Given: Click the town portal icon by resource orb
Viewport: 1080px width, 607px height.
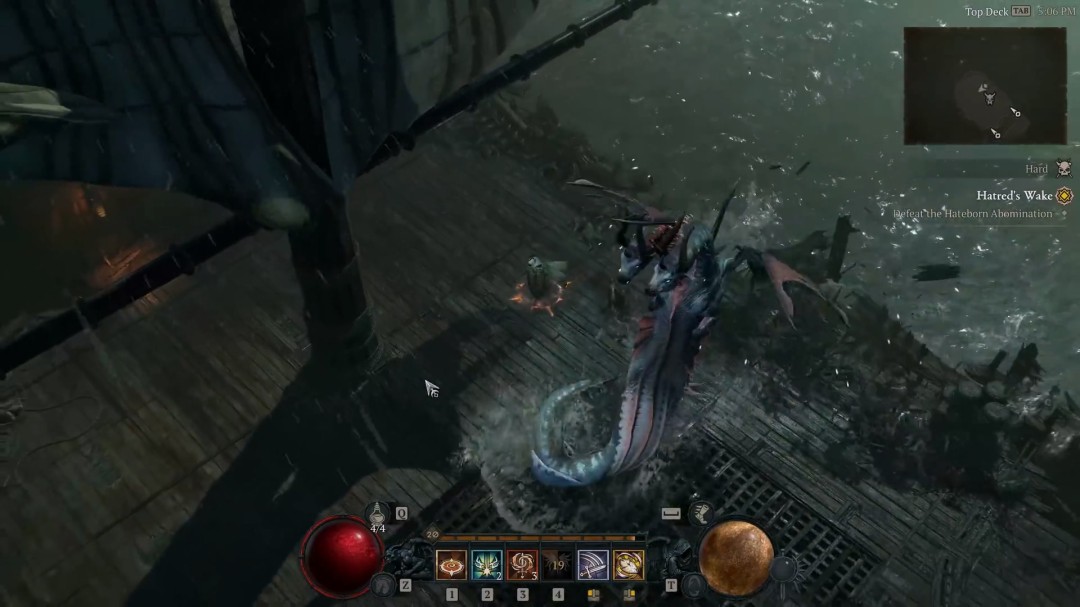Looking at the screenshot, I should 693,584.
